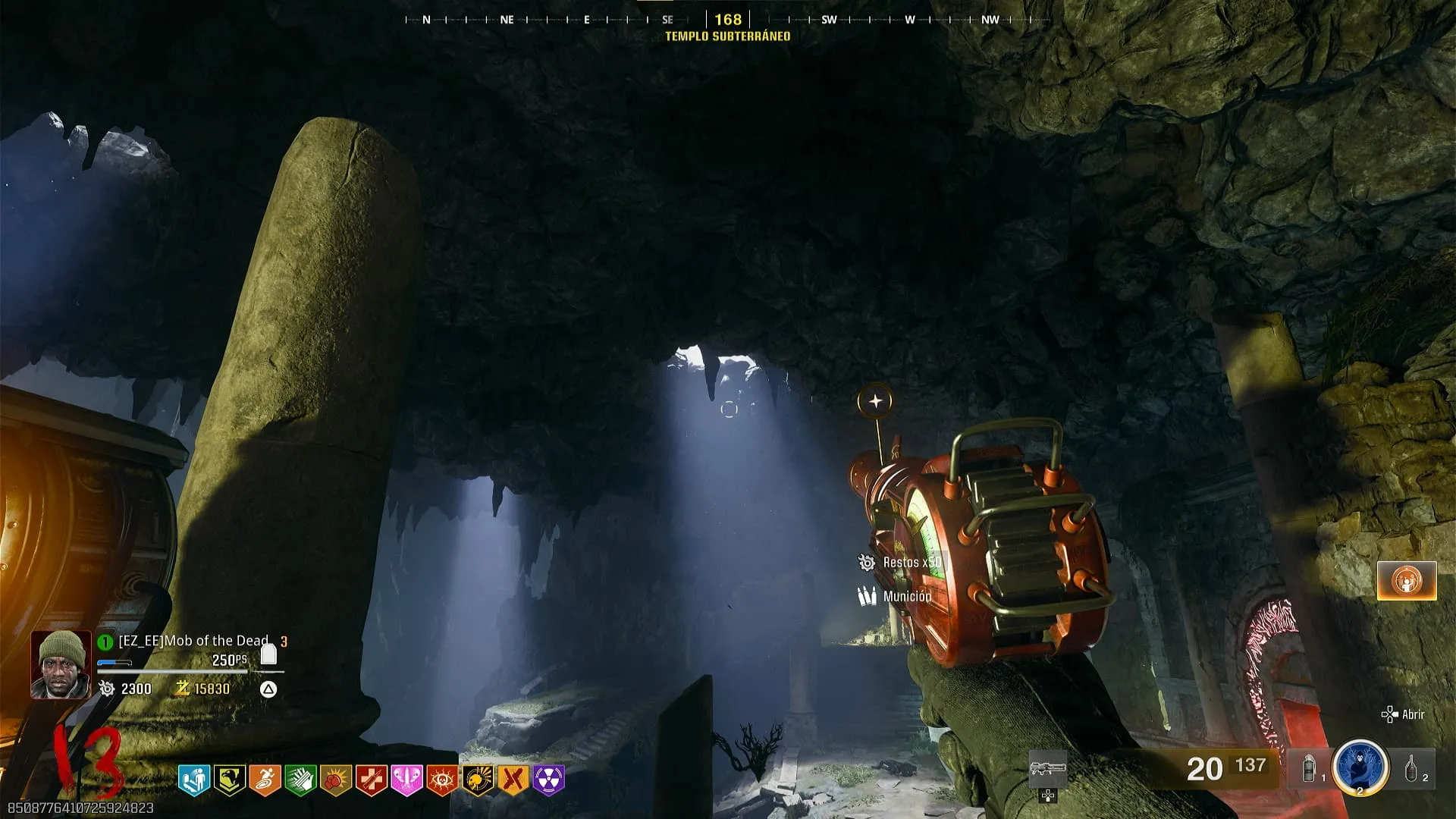Select the purple Elemental Pop radiation perk

(x=549, y=780)
